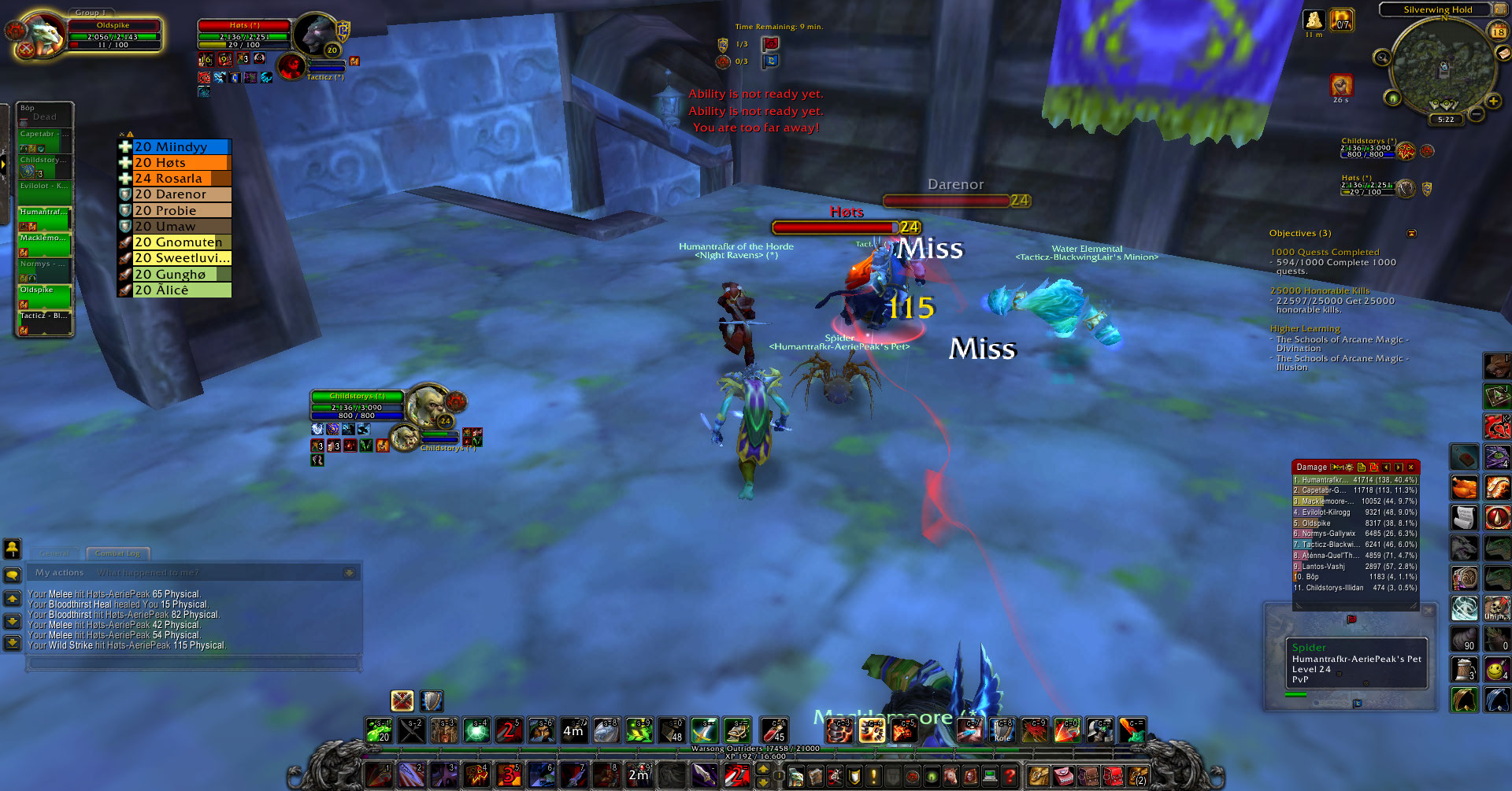Use the red potion with 45 charges
This screenshot has width=1512, height=791.
point(773,730)
